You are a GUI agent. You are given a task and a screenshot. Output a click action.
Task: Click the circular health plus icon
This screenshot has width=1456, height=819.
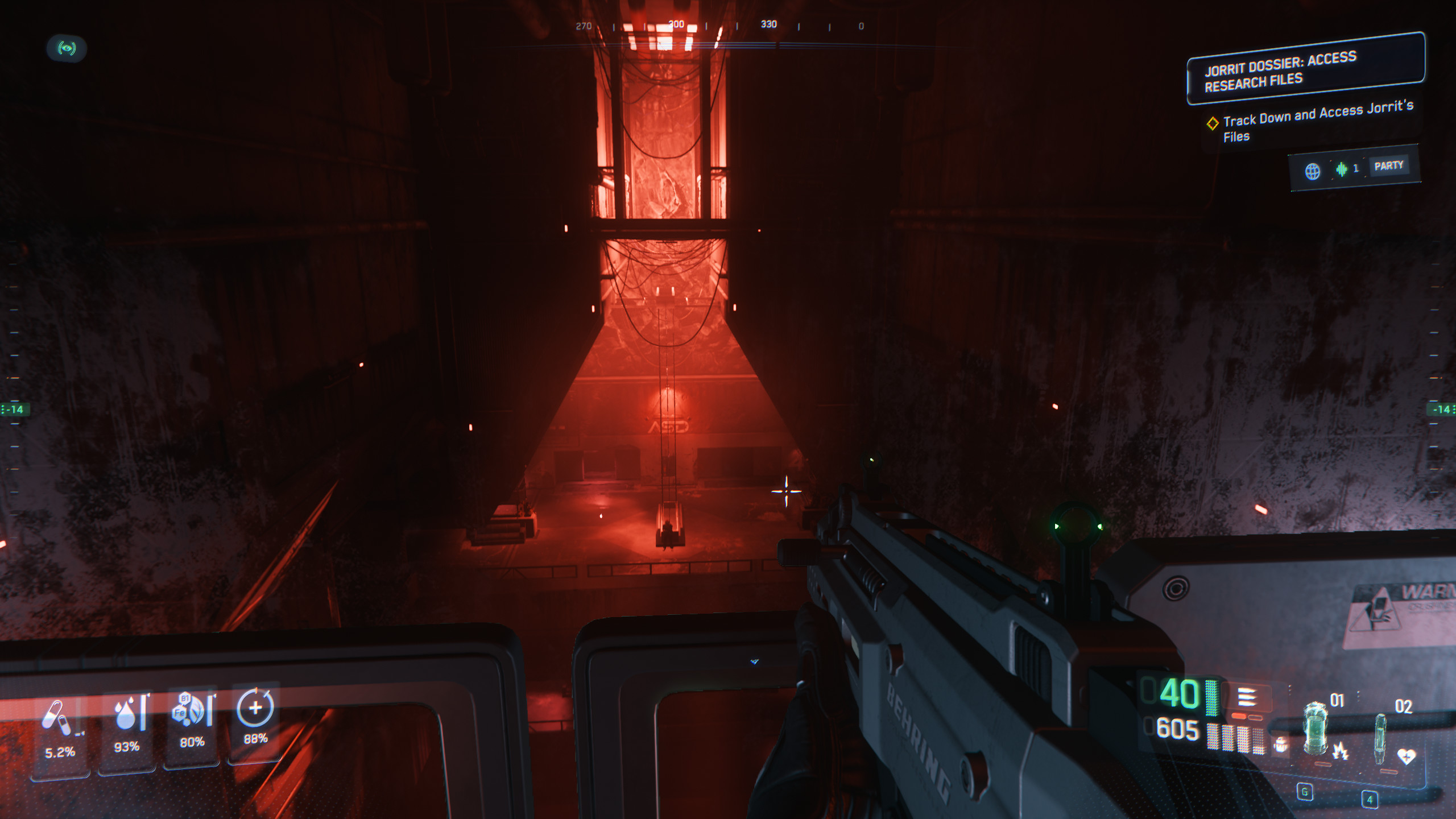[255, 708]
